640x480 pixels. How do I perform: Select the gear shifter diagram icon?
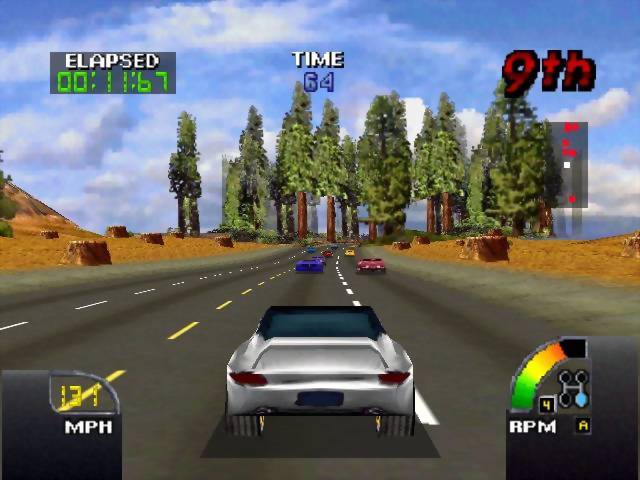574,388
